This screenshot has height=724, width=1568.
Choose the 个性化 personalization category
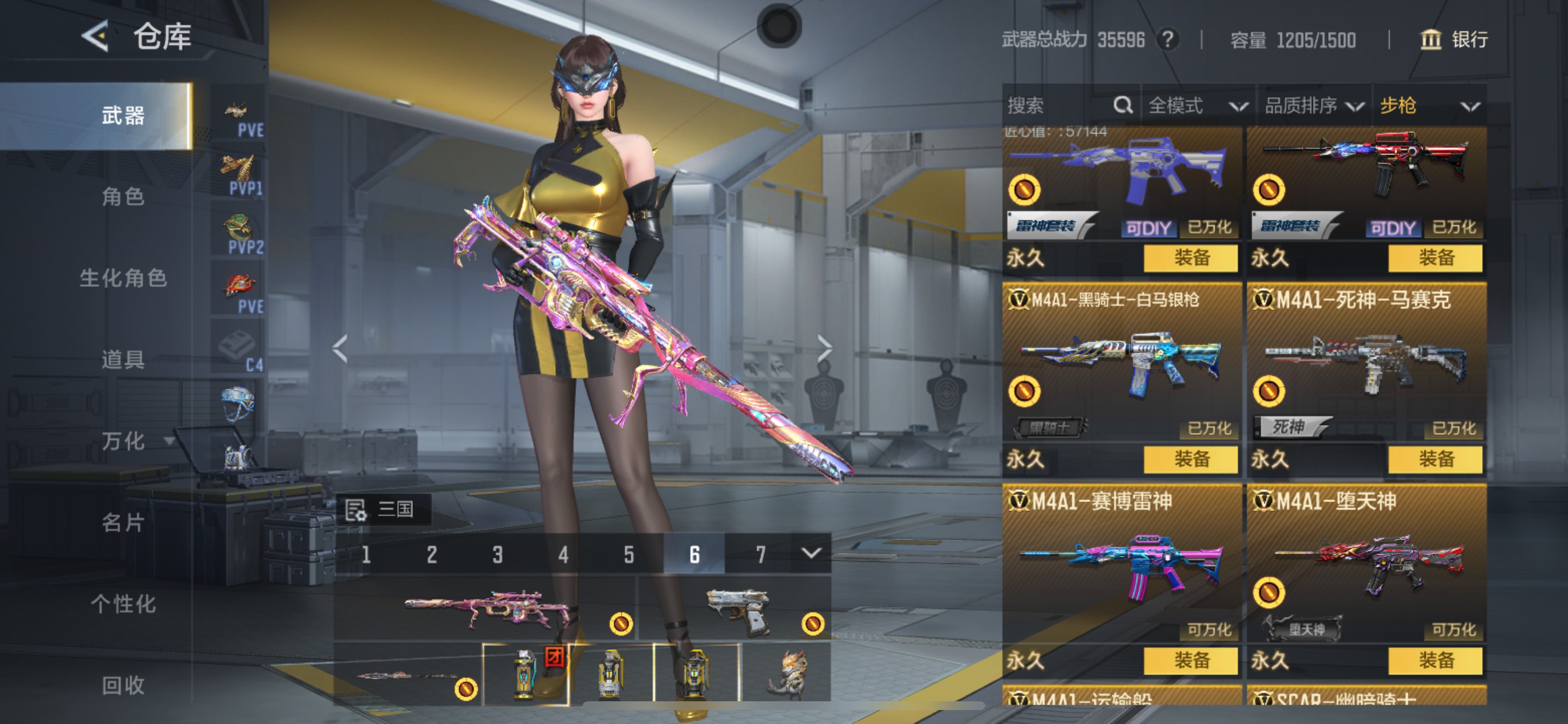pyautogui.click(x=123, y=603)
